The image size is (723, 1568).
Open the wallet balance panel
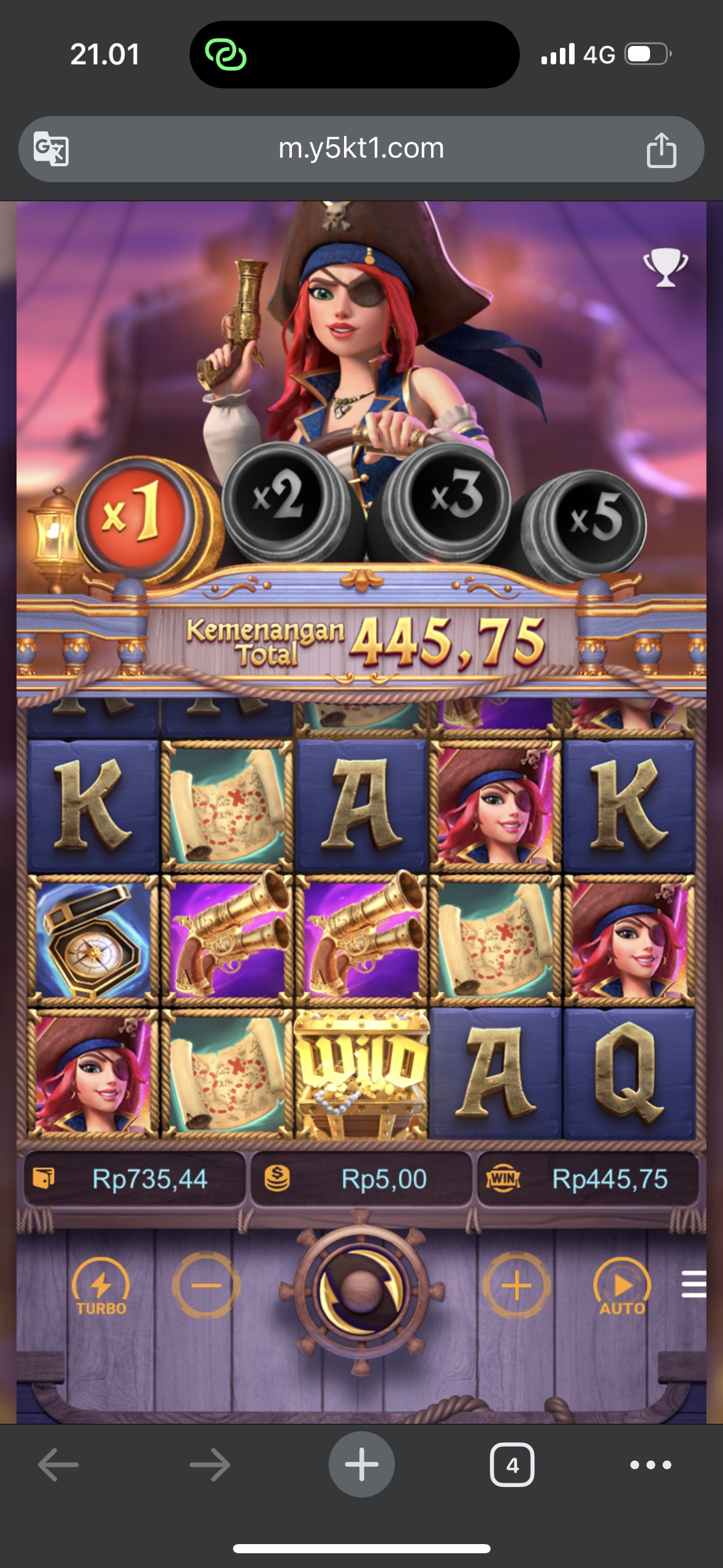tap(134, 1179)
